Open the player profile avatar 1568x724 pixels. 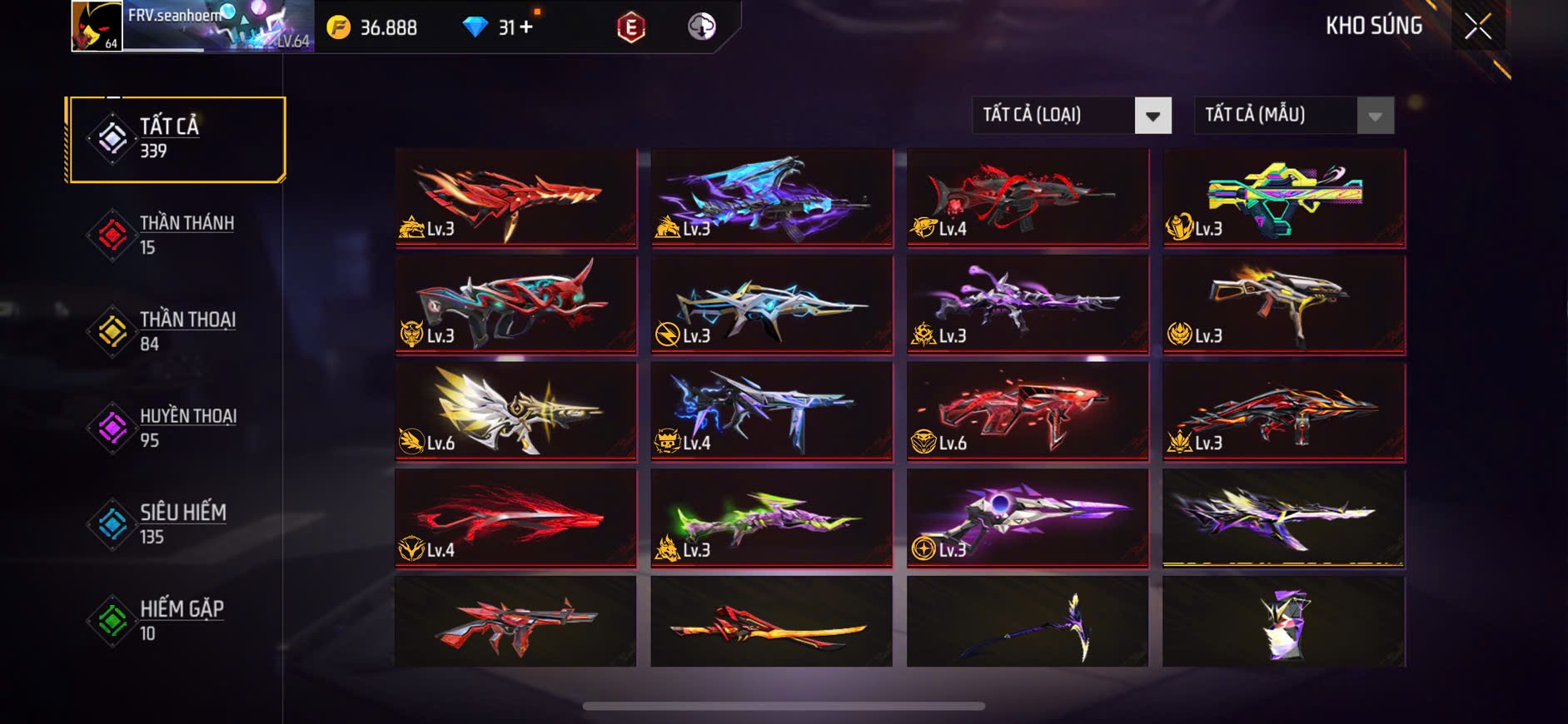[97, 27]
